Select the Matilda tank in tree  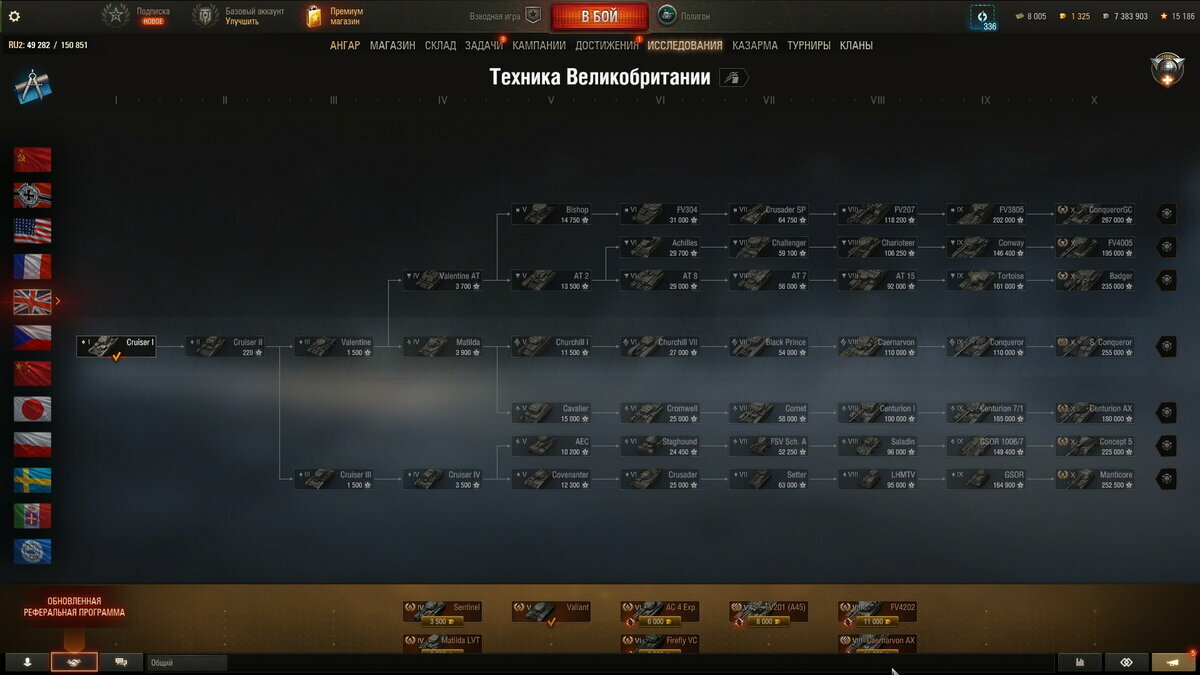(x=442, y=346)
